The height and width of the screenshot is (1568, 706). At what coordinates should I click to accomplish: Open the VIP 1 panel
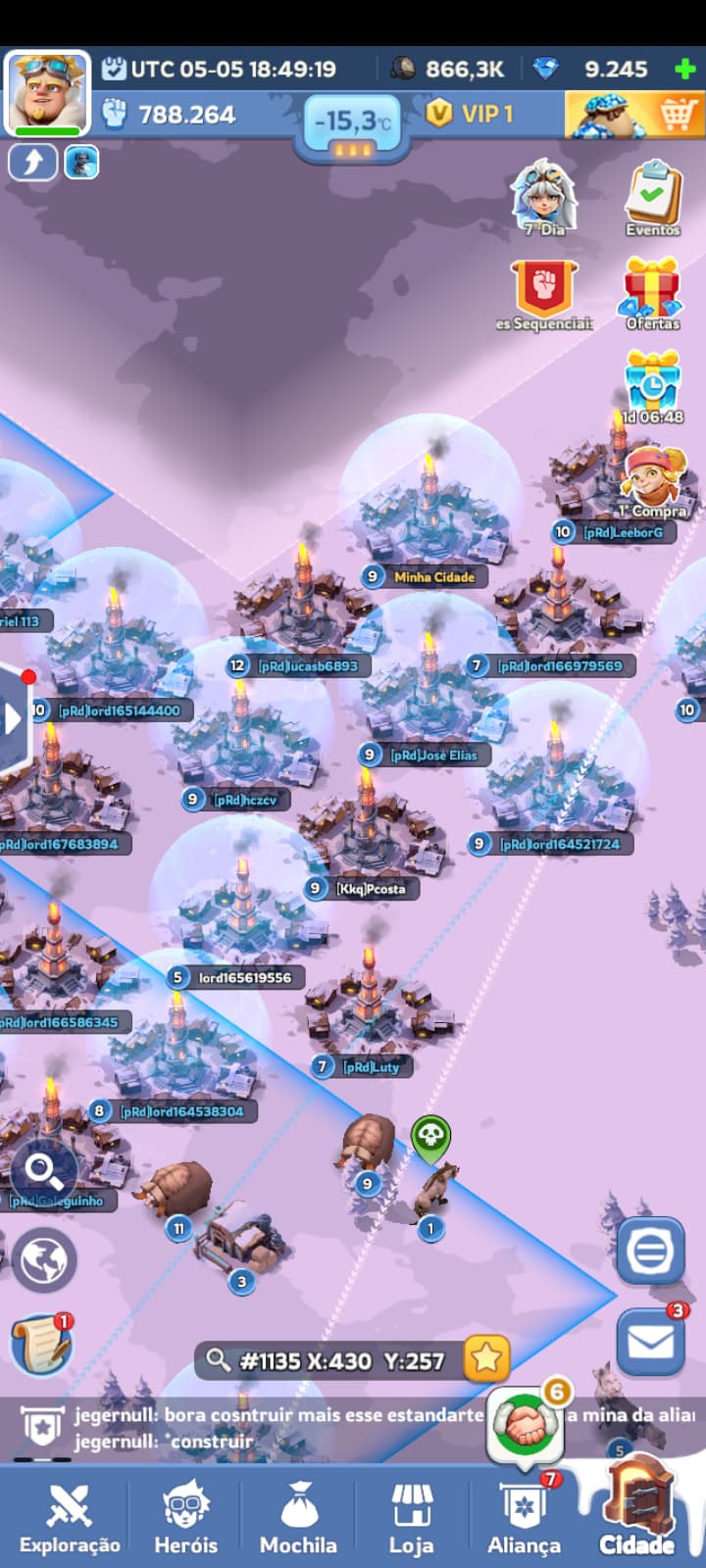tap(471, 115)
